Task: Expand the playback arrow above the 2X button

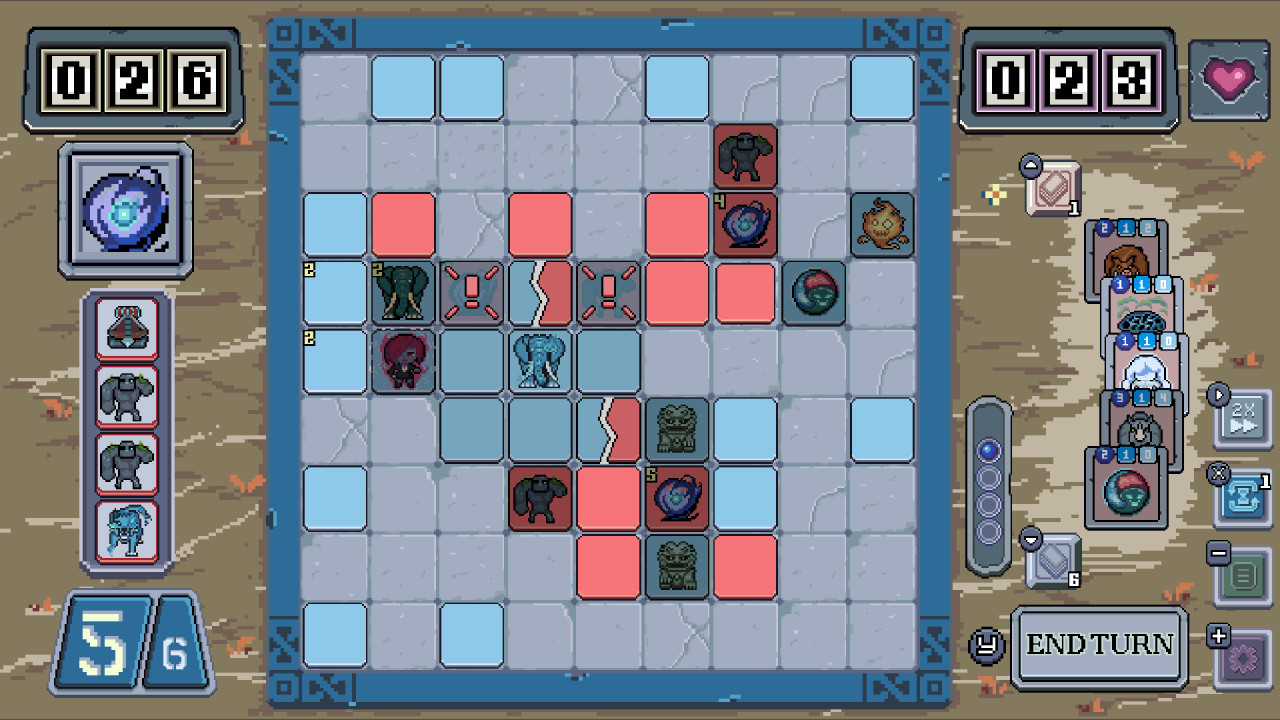Action: 1219,396
